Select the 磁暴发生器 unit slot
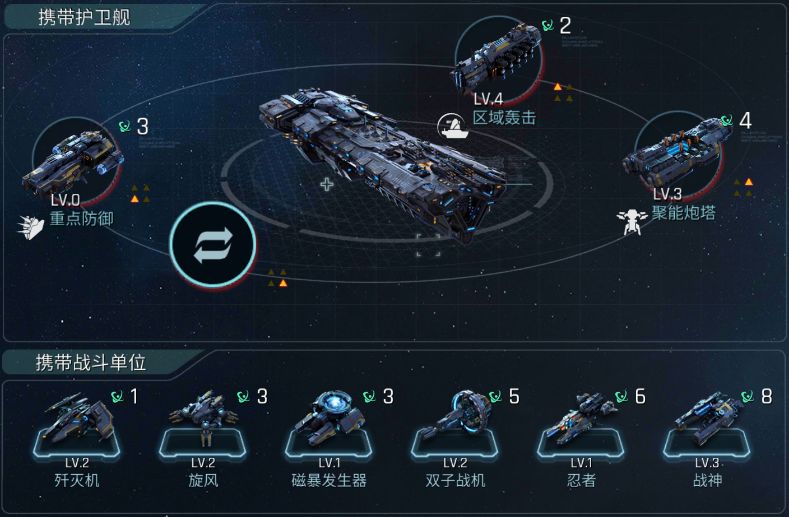 click(x=329, y=426)
